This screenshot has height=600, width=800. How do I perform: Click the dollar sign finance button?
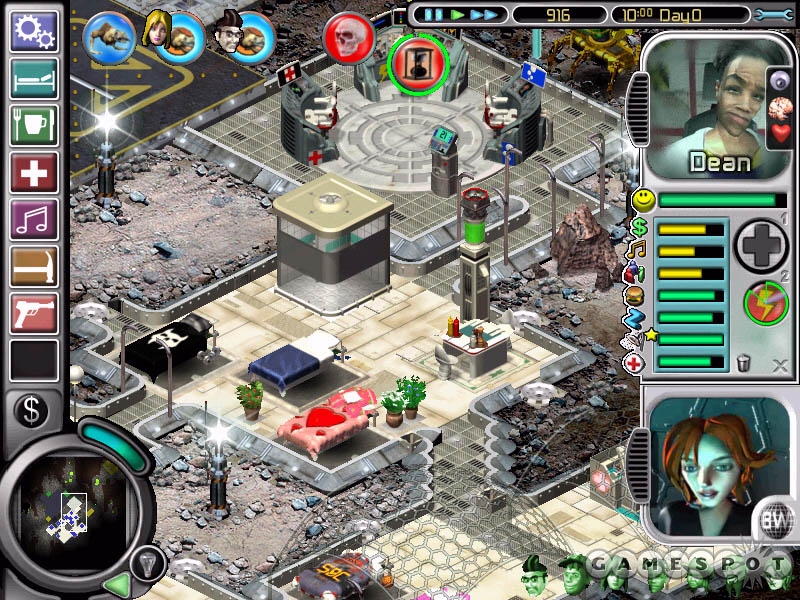coord(32,412)
